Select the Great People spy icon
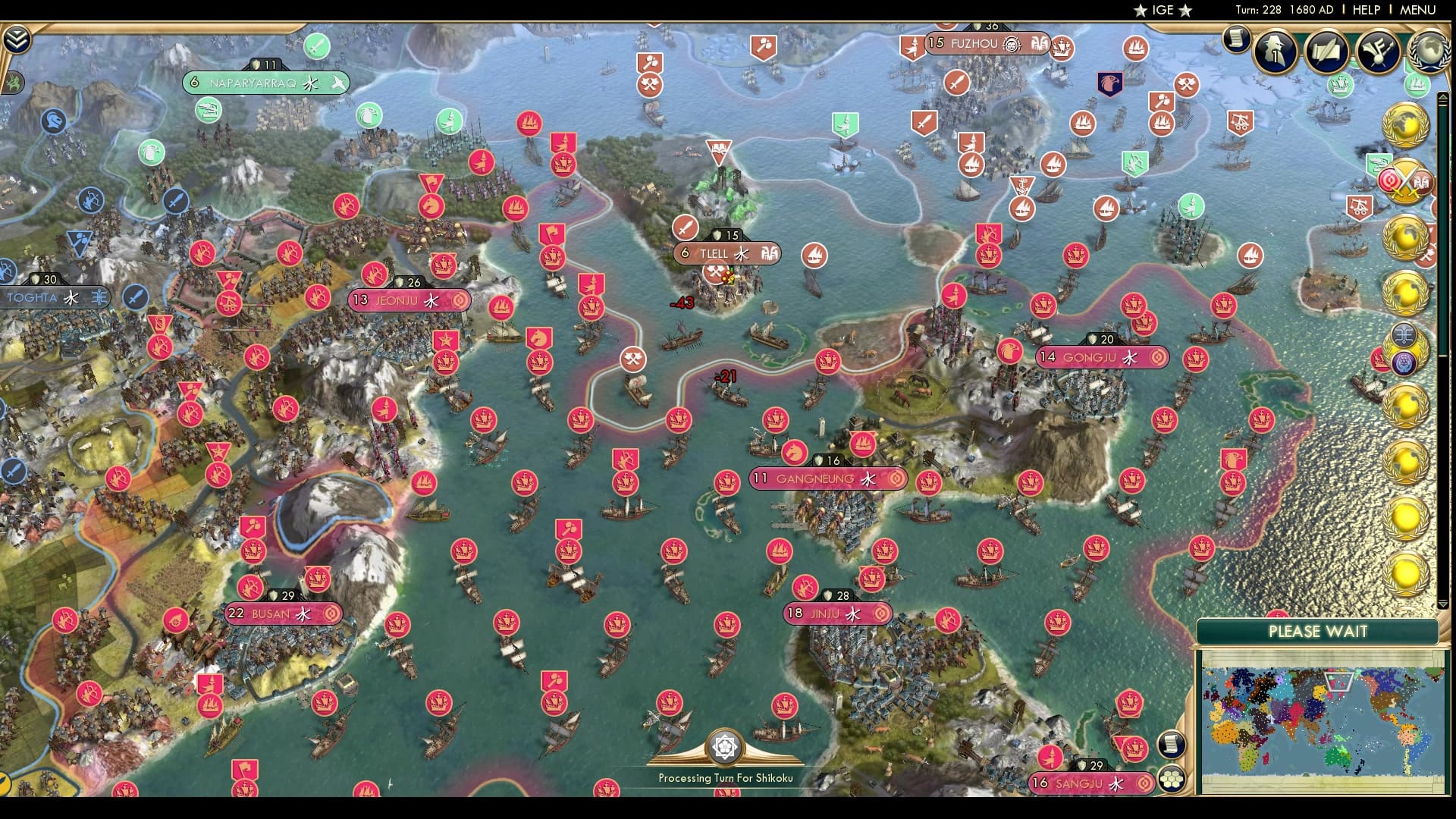This screenshot has height=819, width=1456. pyautogui.click(x=1276, y=50)
